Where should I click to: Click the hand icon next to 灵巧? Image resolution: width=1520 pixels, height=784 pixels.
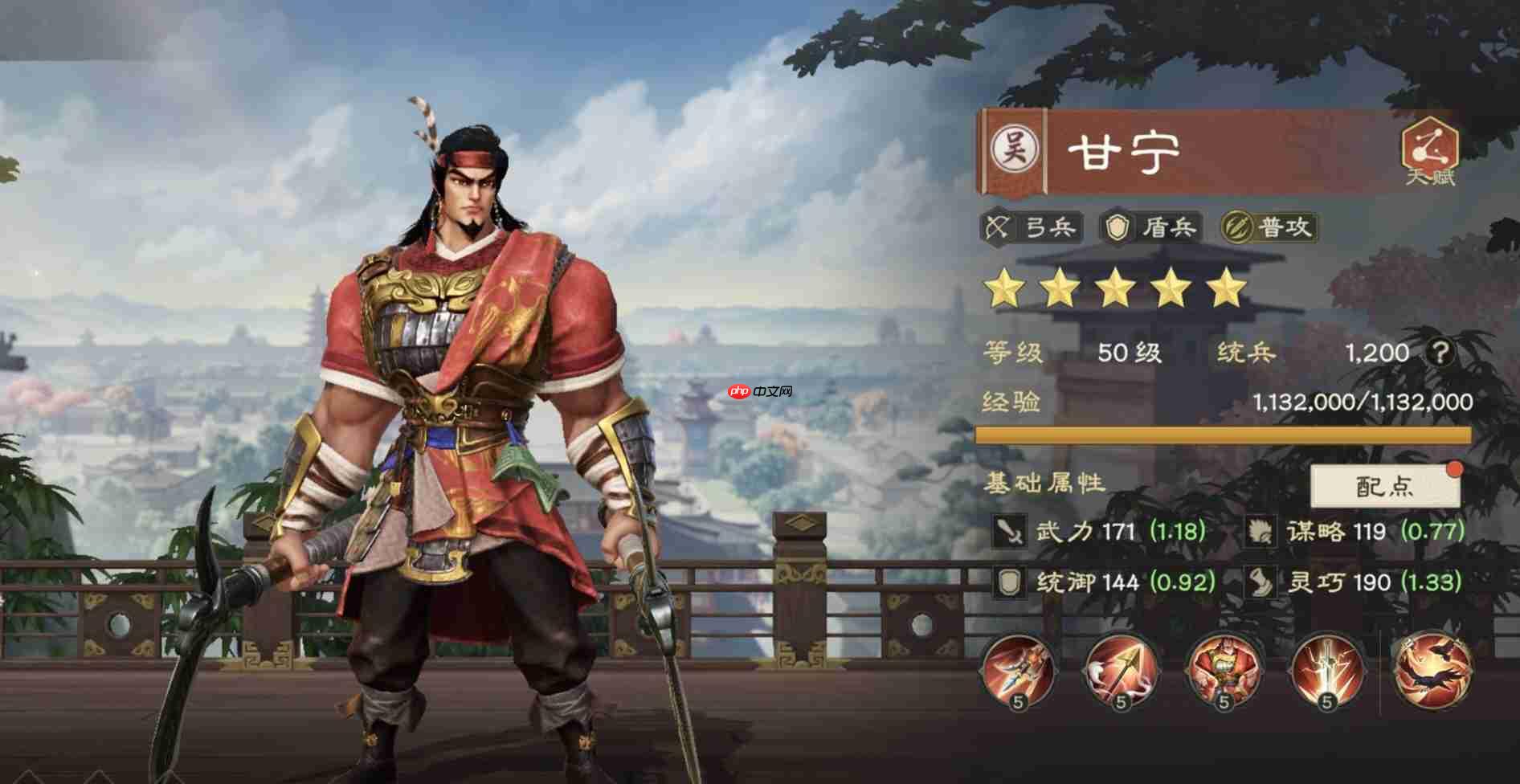pyautogui.click(x=1263, y=581)
